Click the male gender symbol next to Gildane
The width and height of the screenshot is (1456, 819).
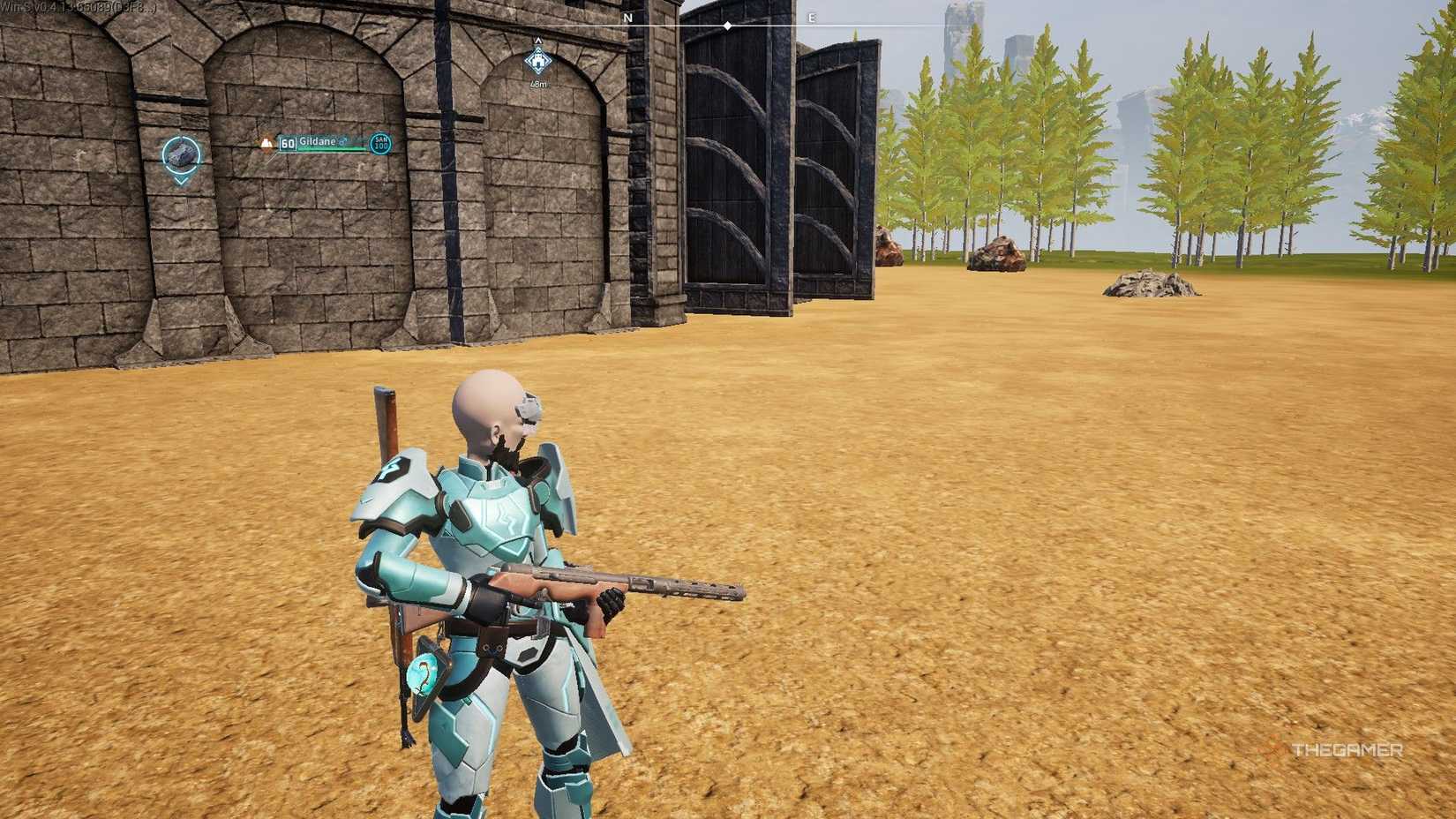(x=343, y=139)
